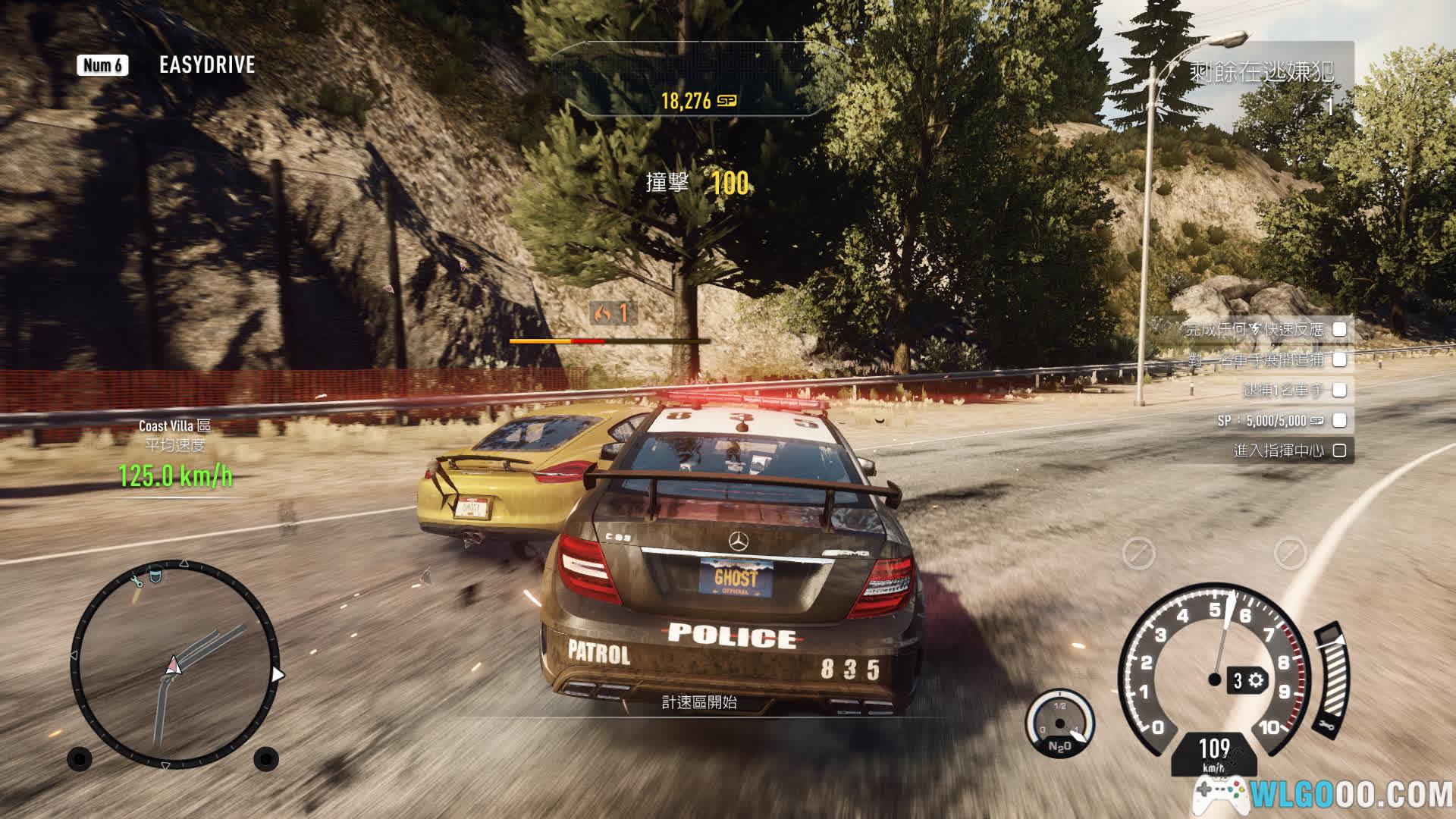Toggle the 逮捕1名車手 objective checkbox
This screenshot has height=819, width=1456.
[1340, 390]
